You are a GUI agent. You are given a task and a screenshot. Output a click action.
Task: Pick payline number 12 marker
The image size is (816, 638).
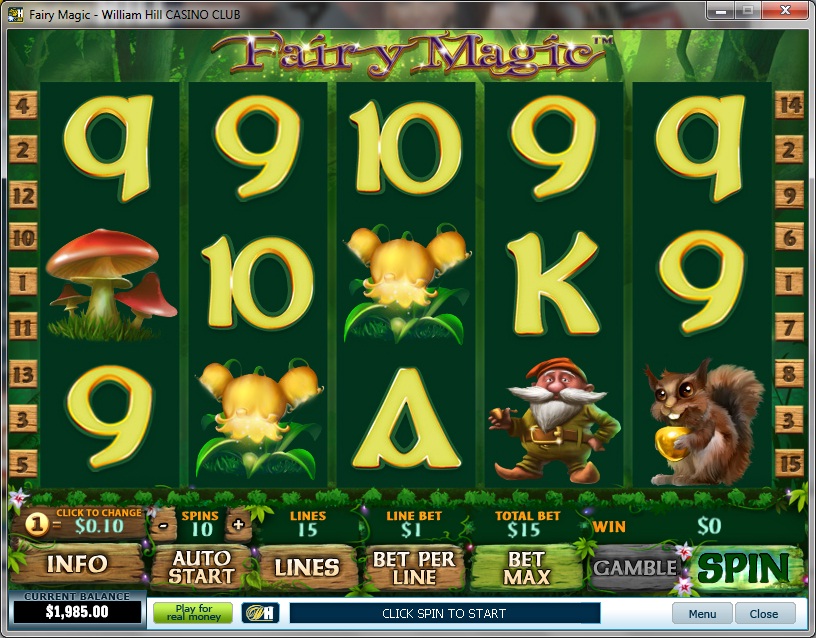(x=22, y=195)
